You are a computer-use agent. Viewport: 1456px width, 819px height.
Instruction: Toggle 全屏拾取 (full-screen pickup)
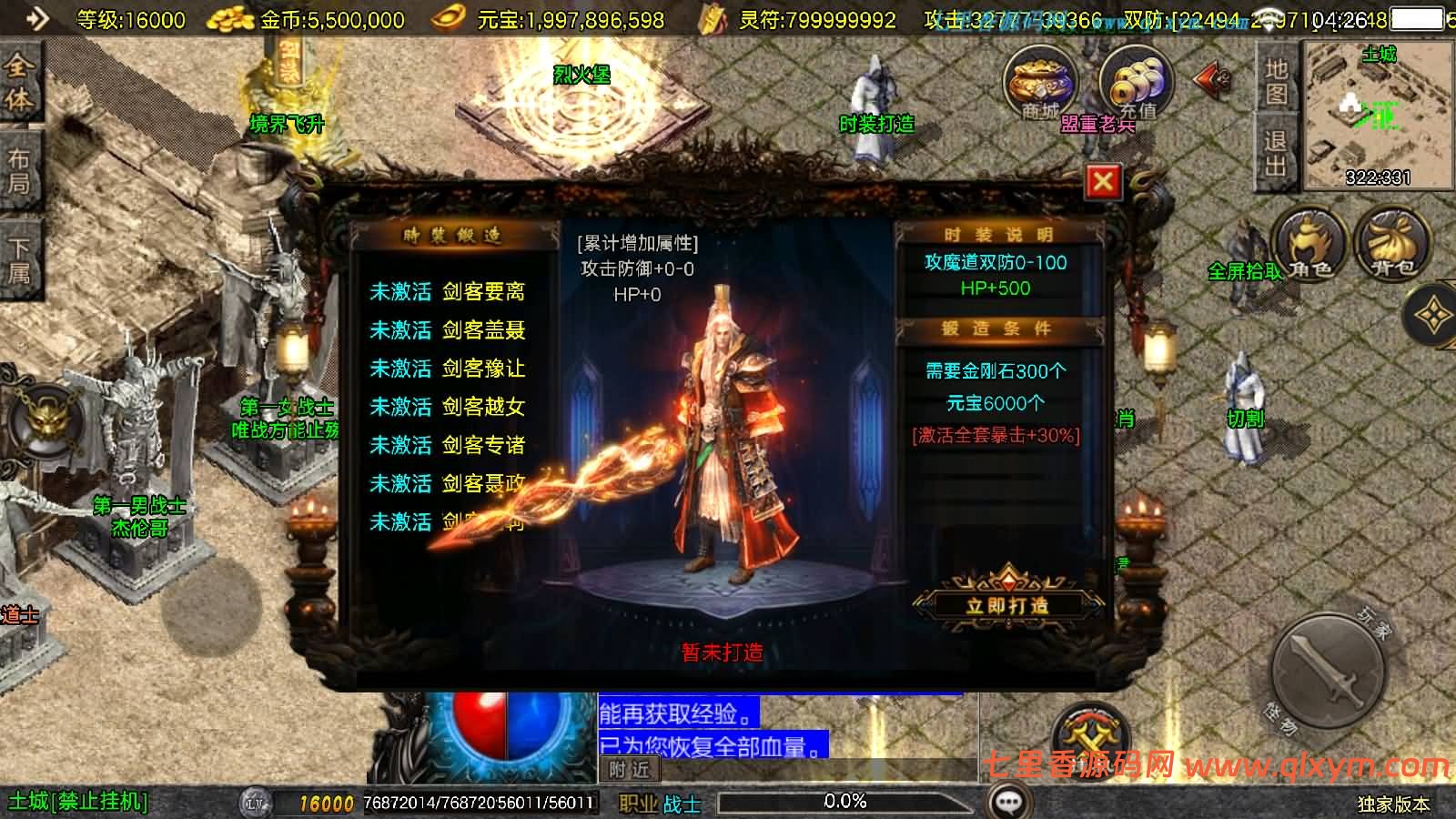pyautogui.click(x=1244, y=269)
